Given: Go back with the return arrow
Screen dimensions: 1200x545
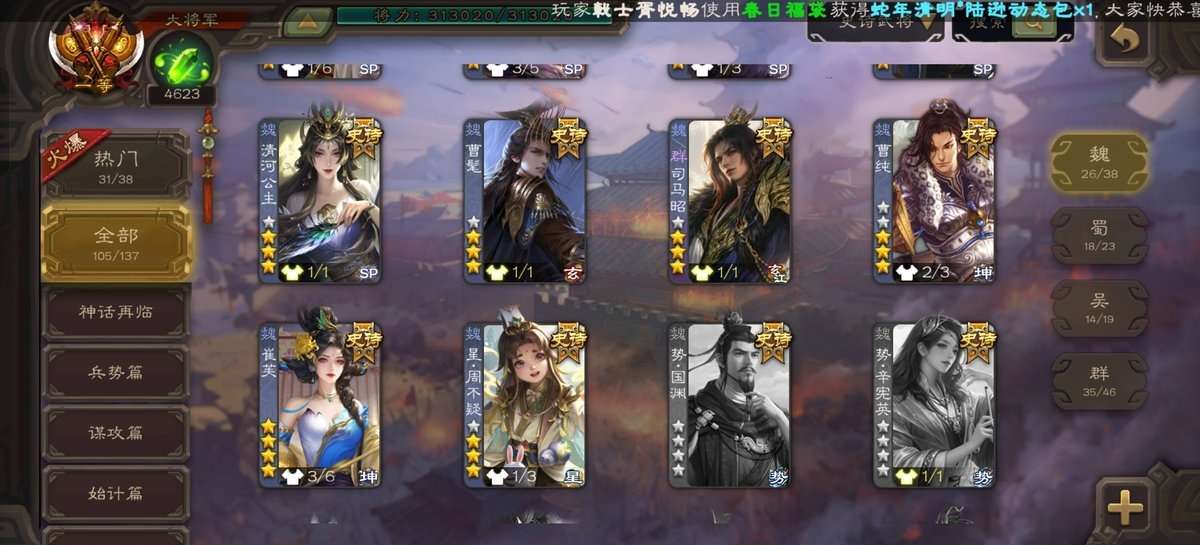Looking at the screenshot, I should pyautogui.click(x=1127, y=39).
